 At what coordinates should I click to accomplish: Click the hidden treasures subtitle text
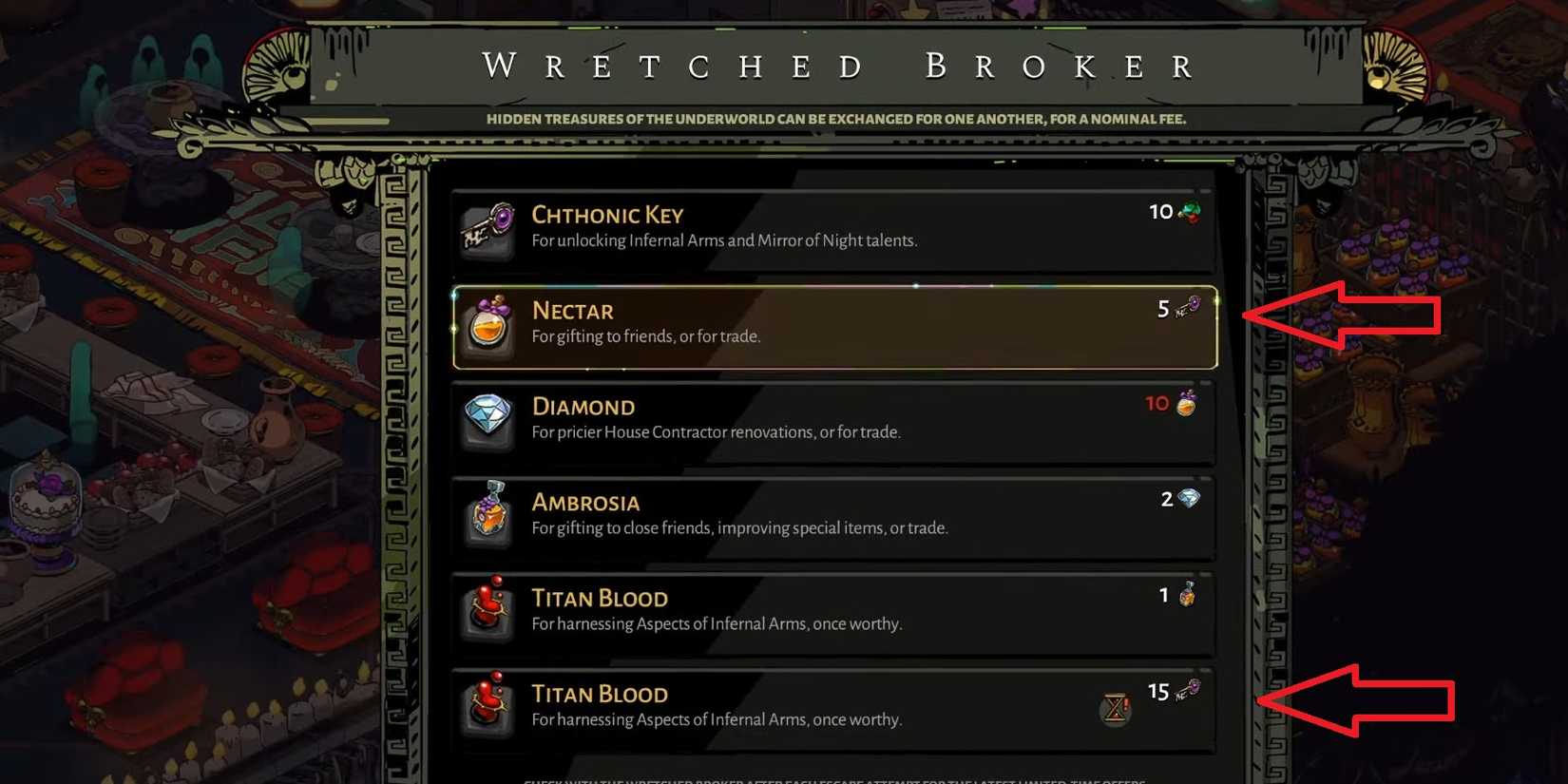pos(834,119)
